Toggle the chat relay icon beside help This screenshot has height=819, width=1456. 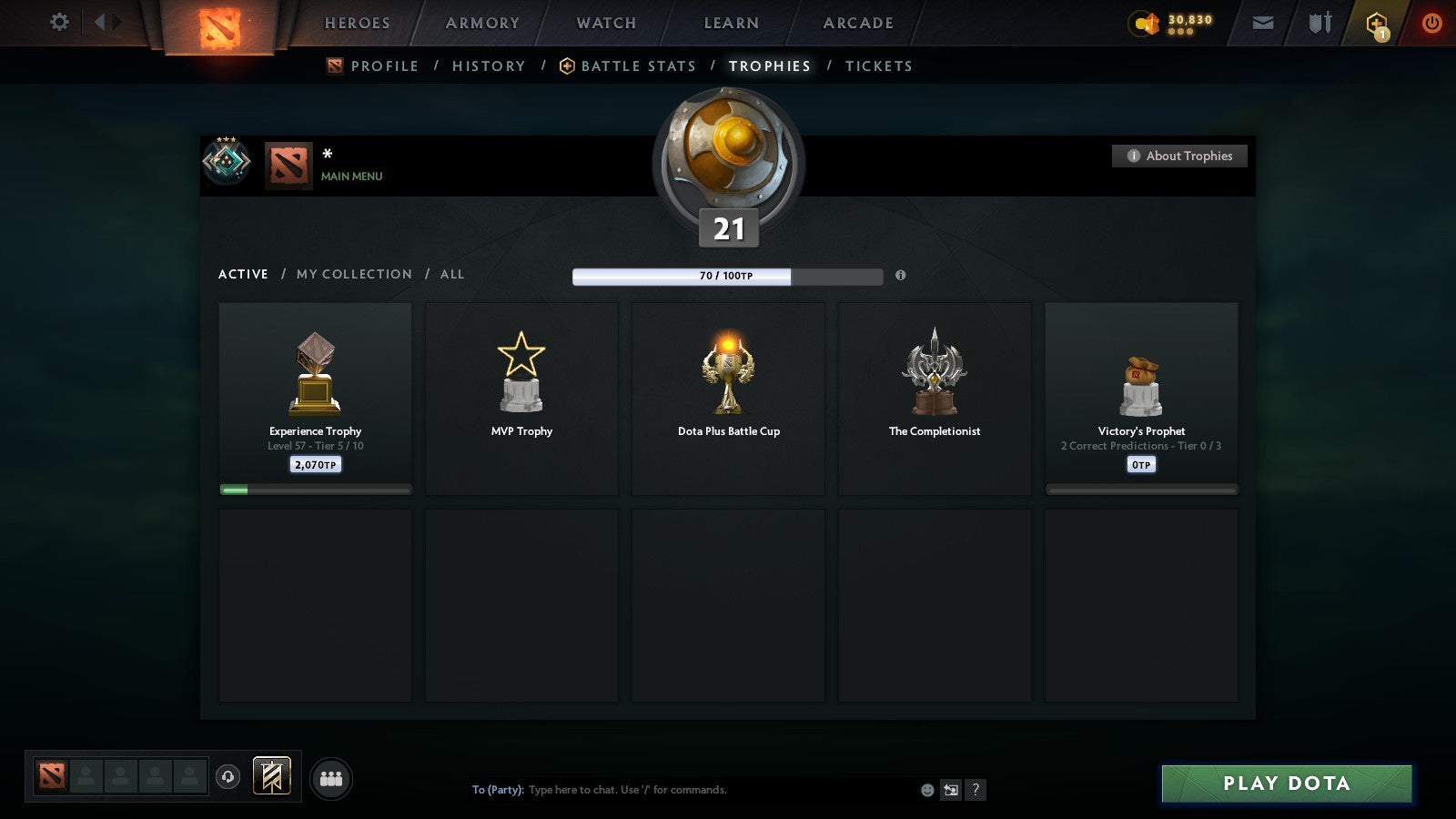pyautogui.click(x=950, y=790)
